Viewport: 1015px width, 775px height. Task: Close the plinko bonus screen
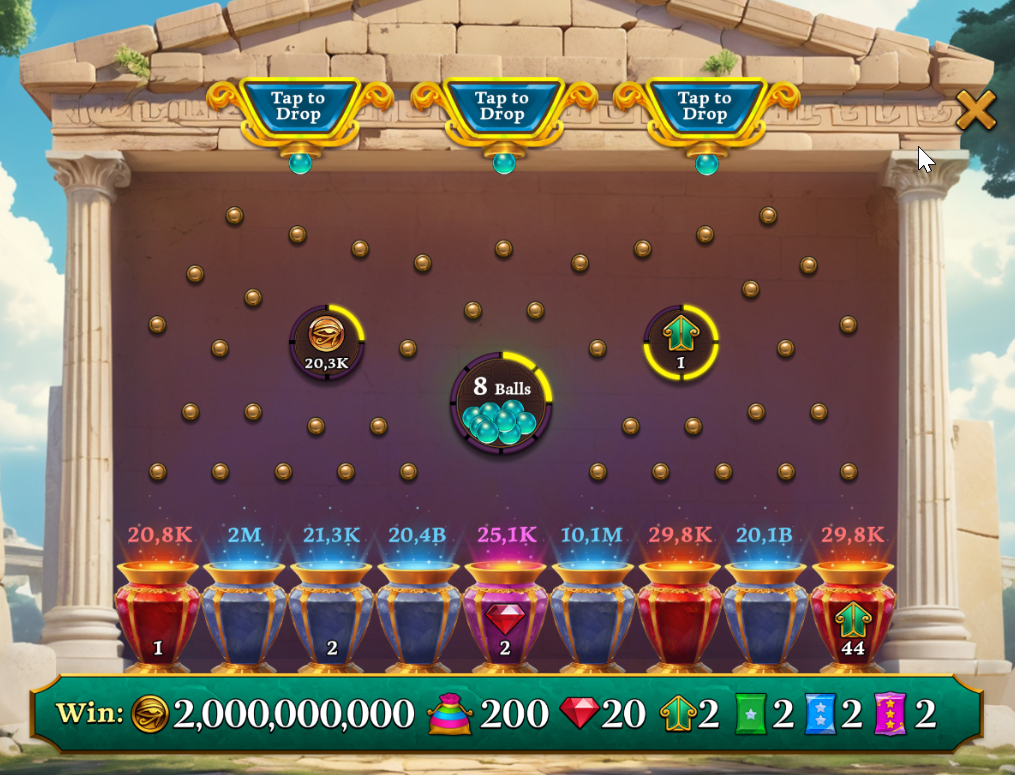click(x=975, y=110)
